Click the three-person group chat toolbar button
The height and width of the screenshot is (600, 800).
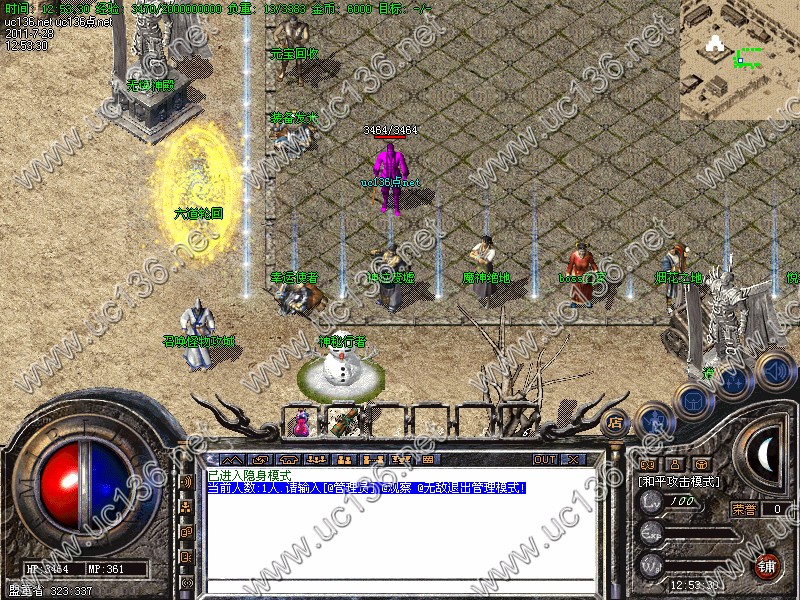coord(316,459)
